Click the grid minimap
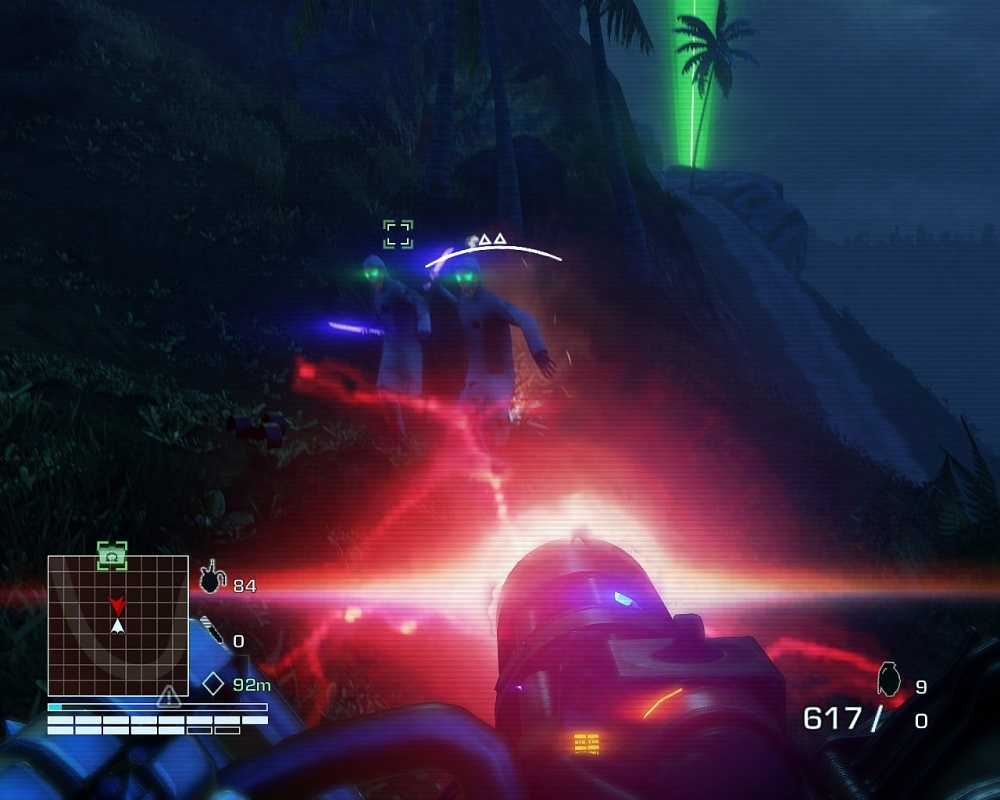 click(x=118, y=626)
